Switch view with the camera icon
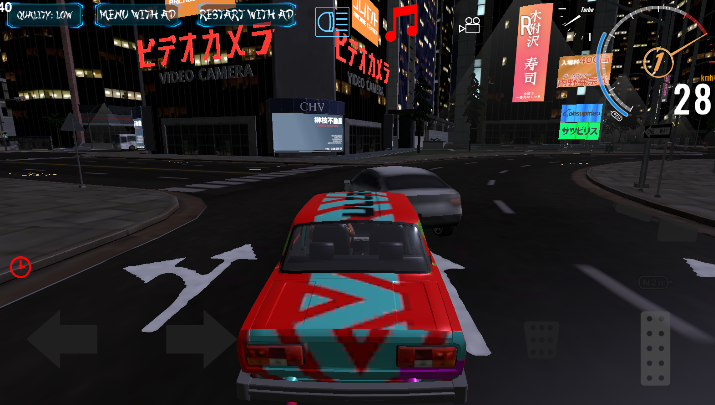 pyautogui.click(x=467, y=26)
